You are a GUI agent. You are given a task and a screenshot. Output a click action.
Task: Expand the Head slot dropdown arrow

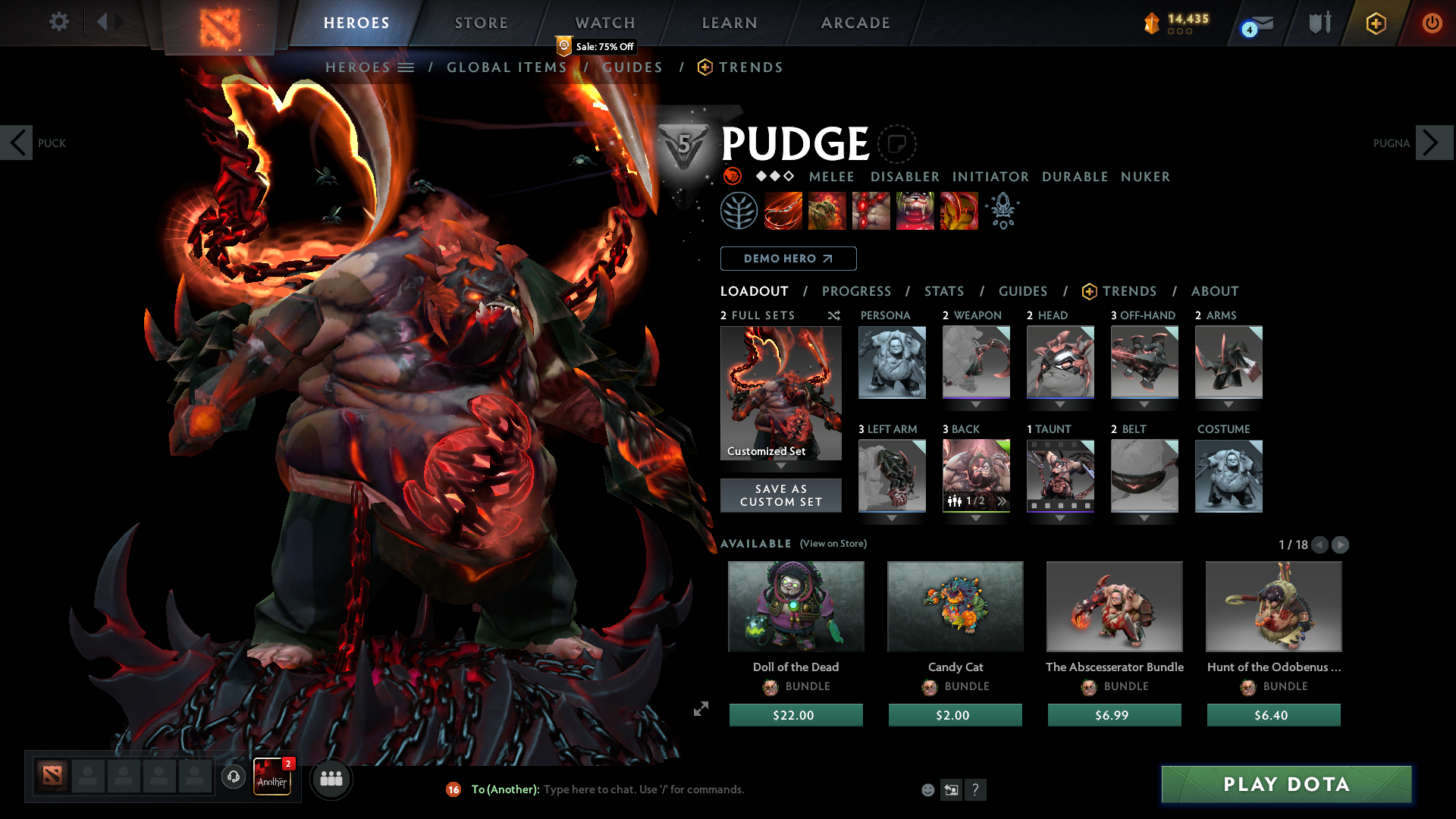pyautogui.click(x=1060, y=403)
